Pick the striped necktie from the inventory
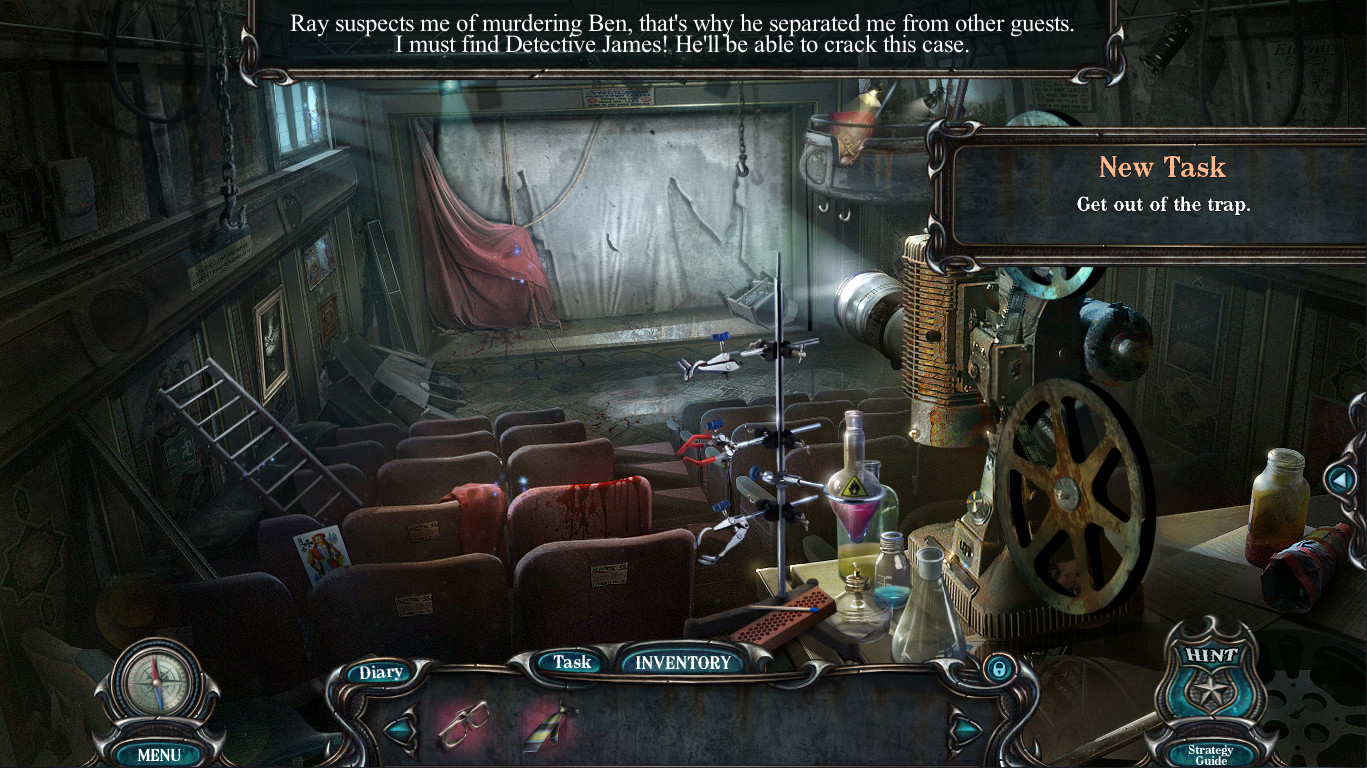This screenshot has width=1367, height=768. click(x=550, y=725)
